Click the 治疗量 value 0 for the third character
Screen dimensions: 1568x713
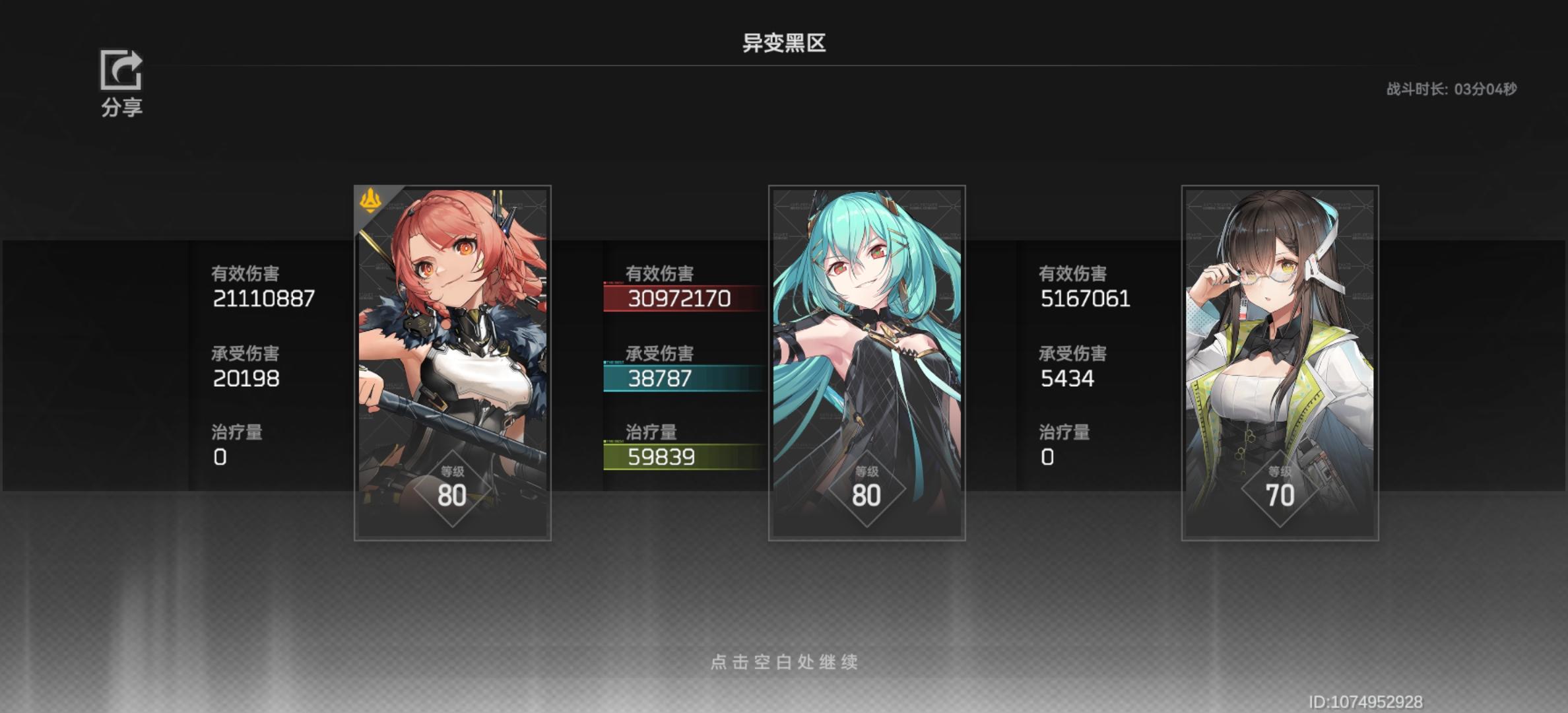[1047, 457]
